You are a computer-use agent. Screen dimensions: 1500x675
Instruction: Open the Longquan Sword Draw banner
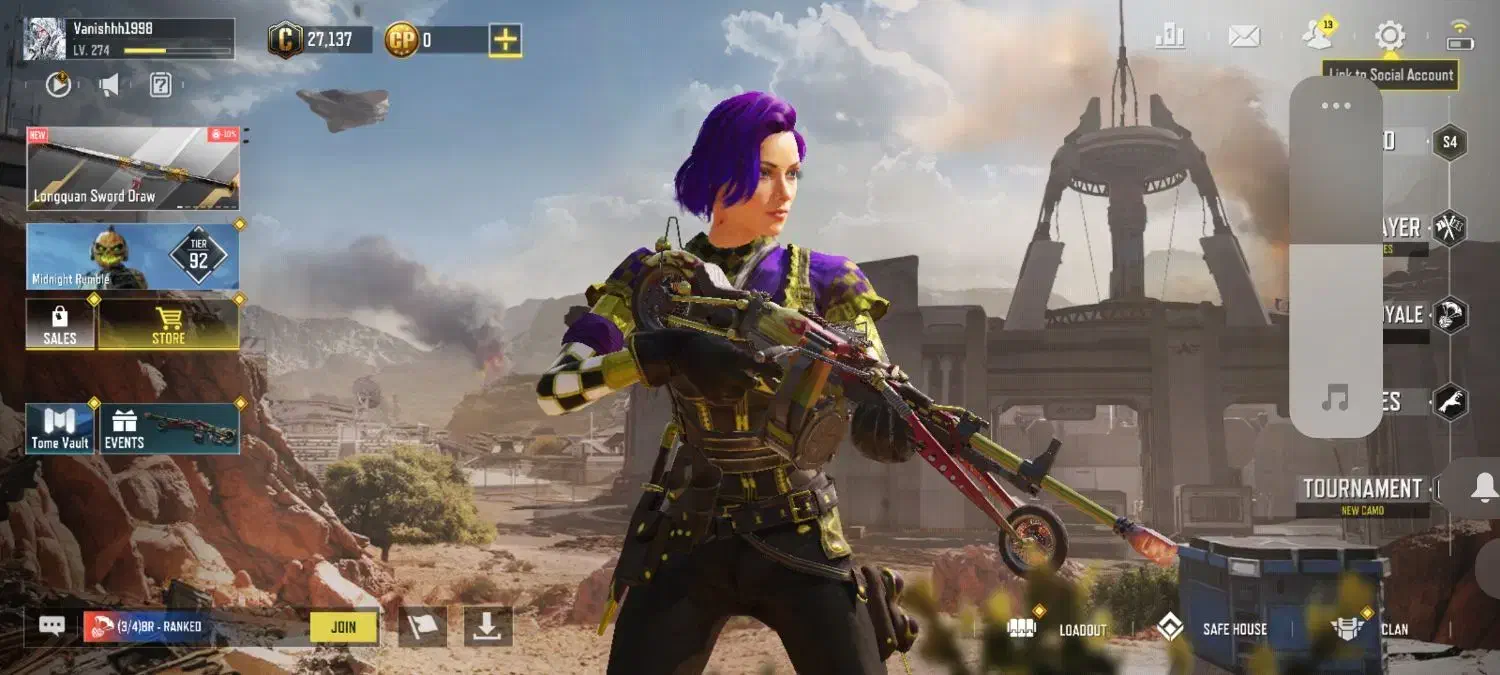pos(132,168)
